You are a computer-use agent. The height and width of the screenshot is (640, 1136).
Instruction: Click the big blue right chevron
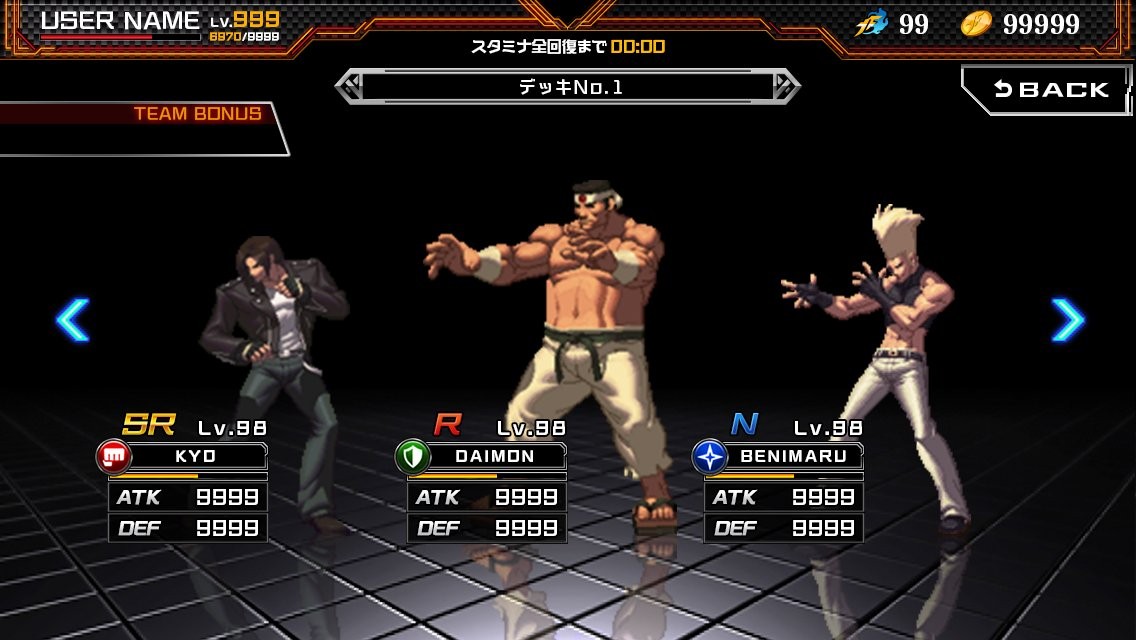[1067, 320]
